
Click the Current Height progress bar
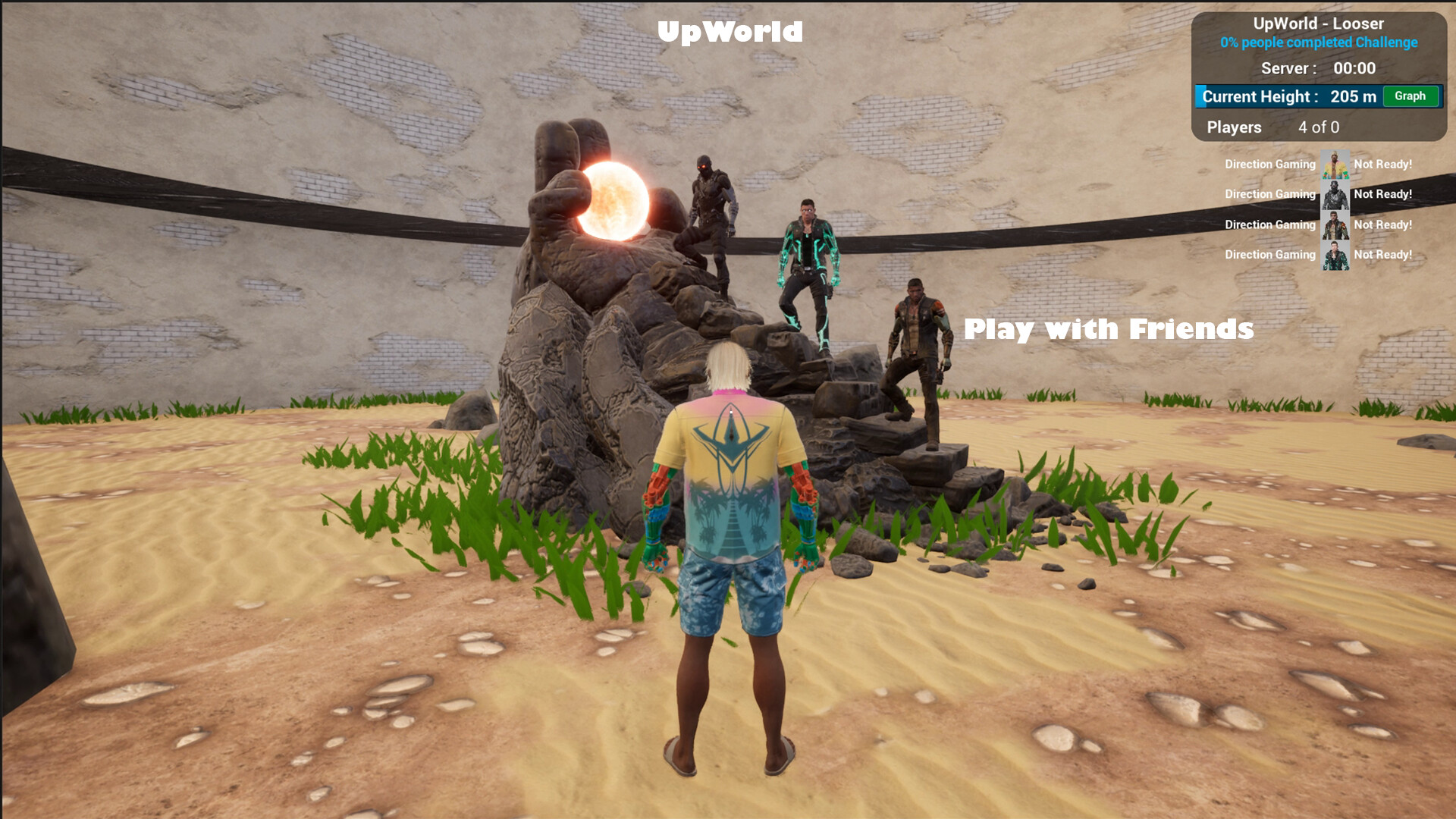point(1289,96)
